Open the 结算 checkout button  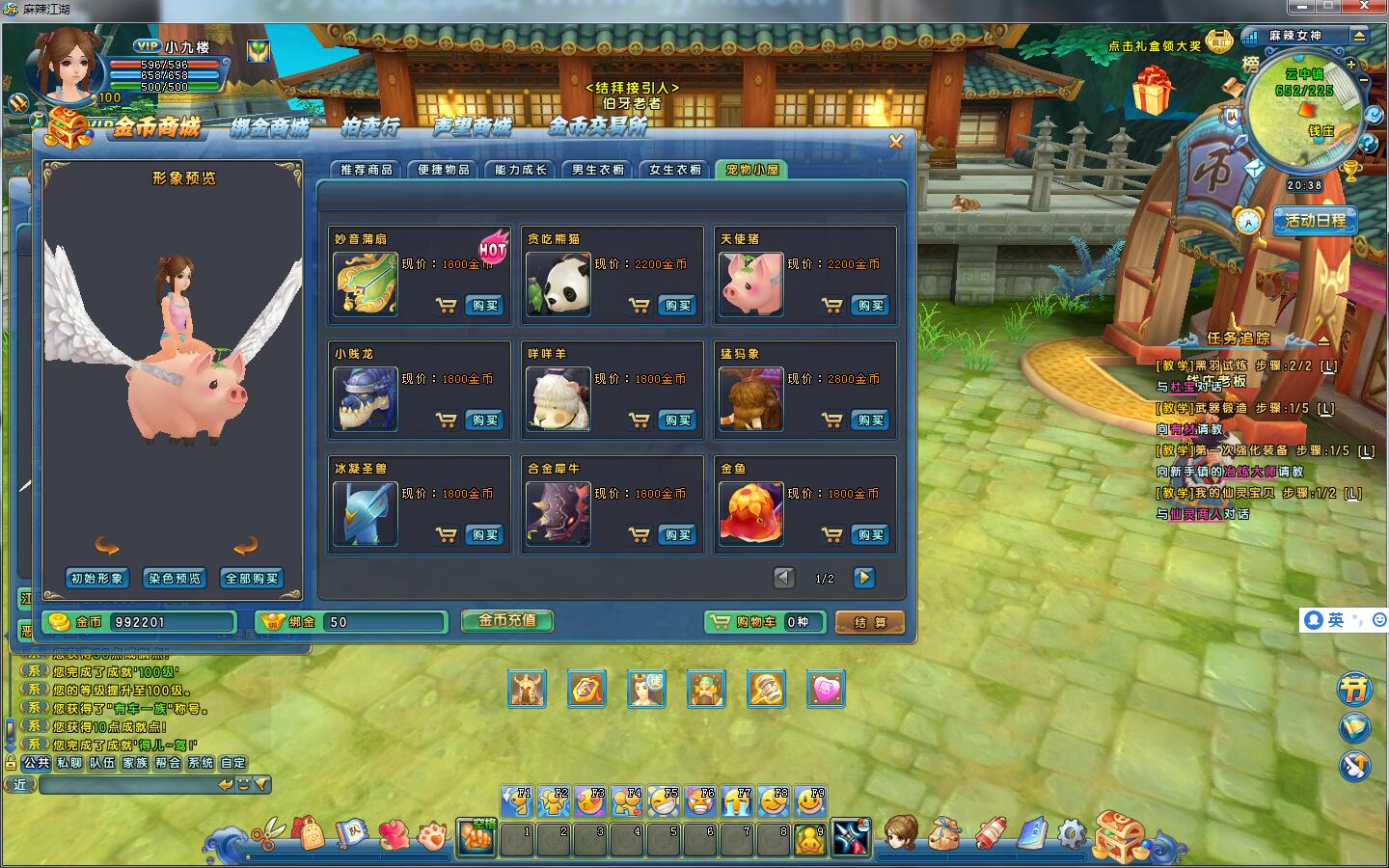pyautogui.click(x=870, y=623)
